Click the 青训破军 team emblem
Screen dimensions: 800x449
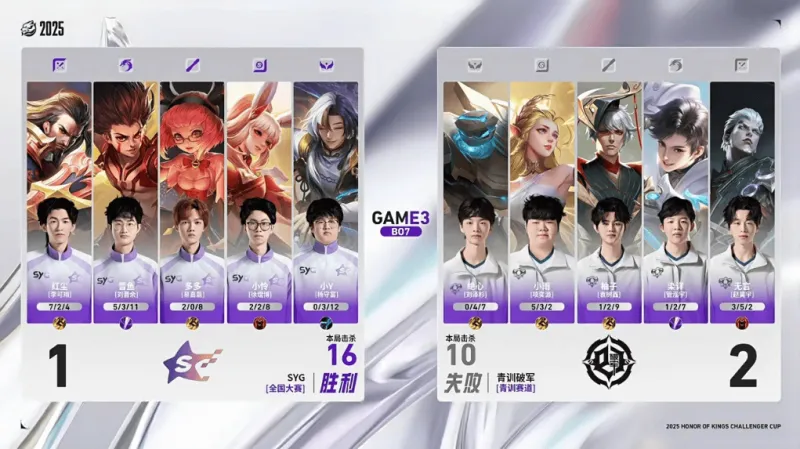[607, 366]
